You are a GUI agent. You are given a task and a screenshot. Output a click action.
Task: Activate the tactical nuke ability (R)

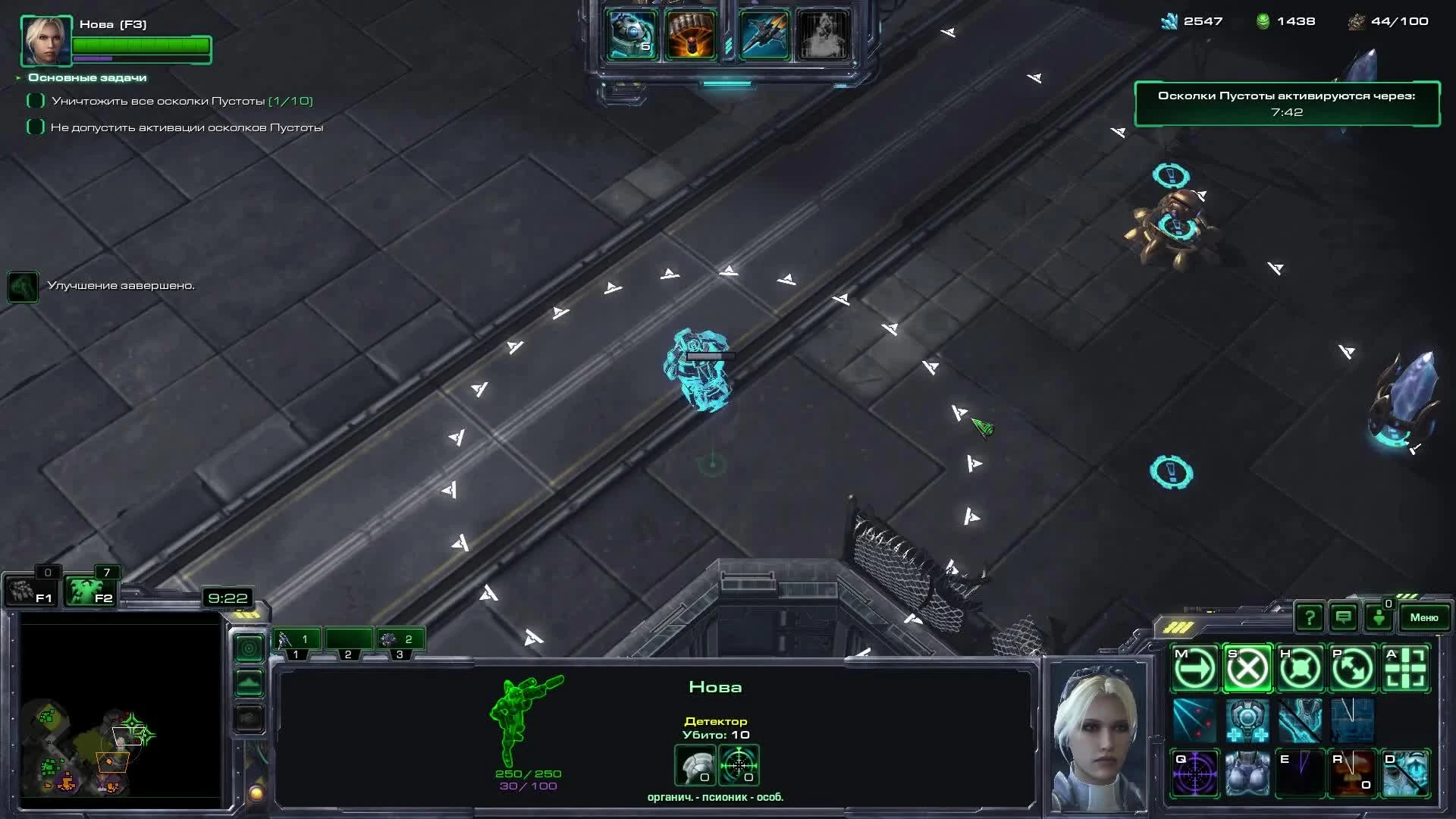1354,772
